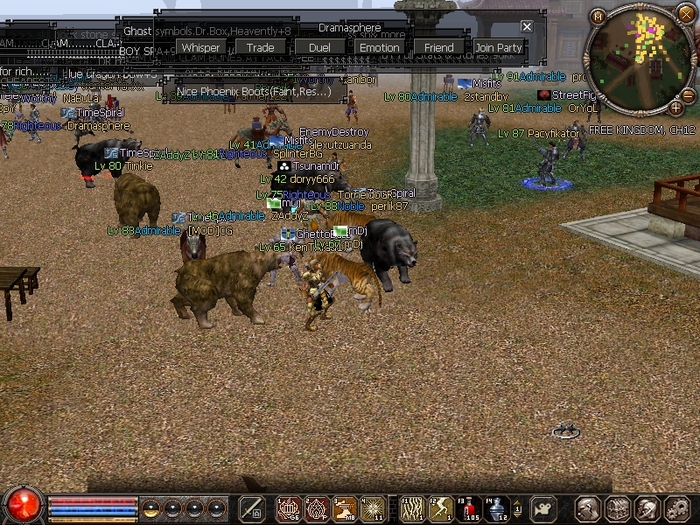Activate the starburst skill in hotbar slot 4
The width and height of the screenshot is (700, 525).
[373, 509]
